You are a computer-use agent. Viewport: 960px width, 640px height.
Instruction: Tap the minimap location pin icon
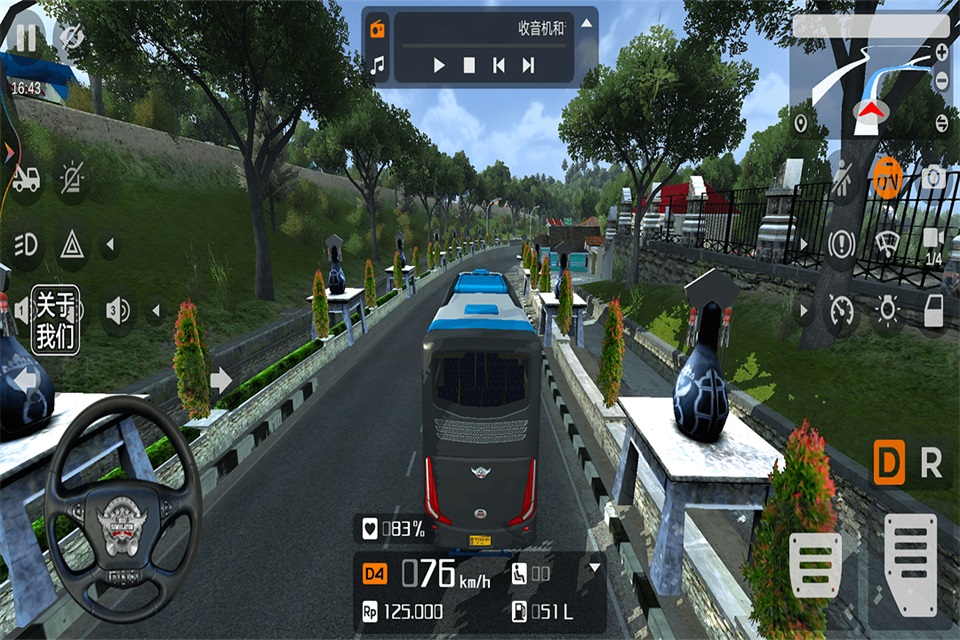point(800,123)
